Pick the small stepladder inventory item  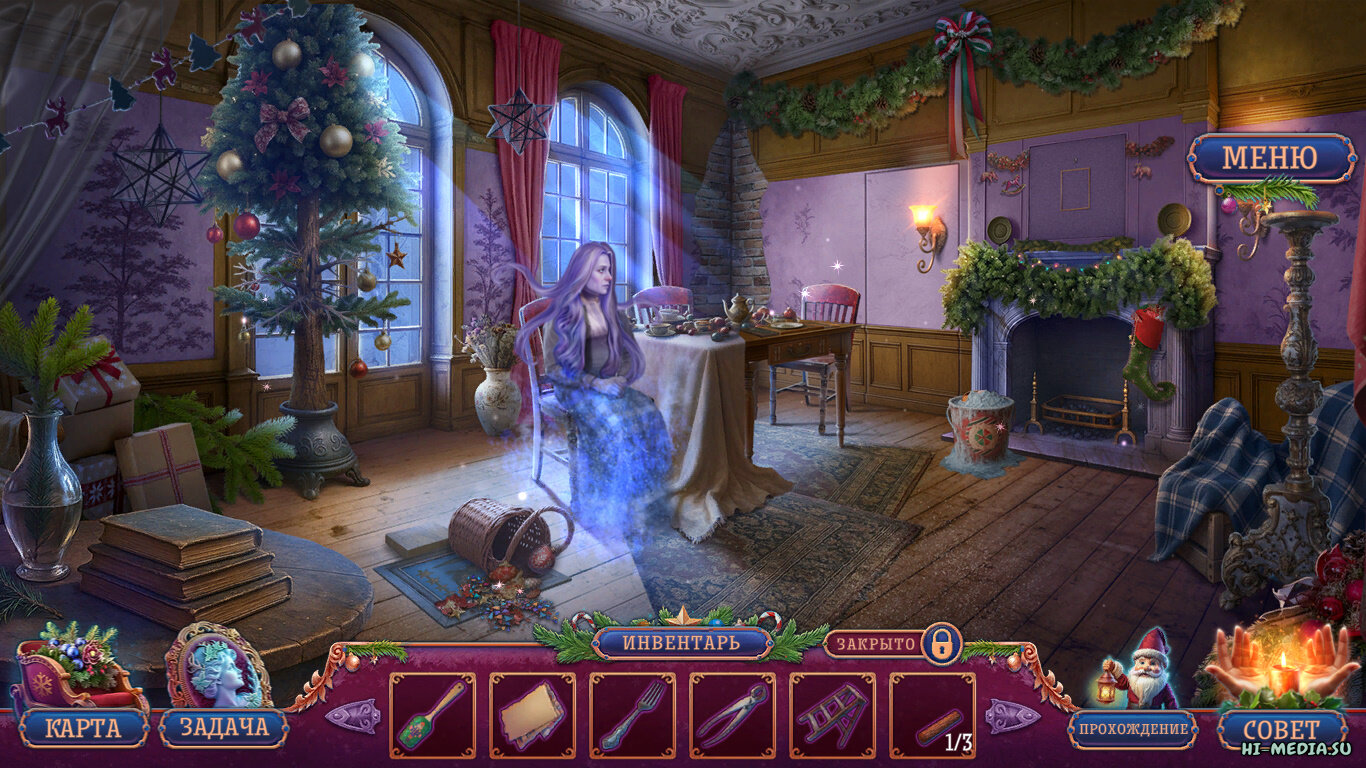(832, 715)
